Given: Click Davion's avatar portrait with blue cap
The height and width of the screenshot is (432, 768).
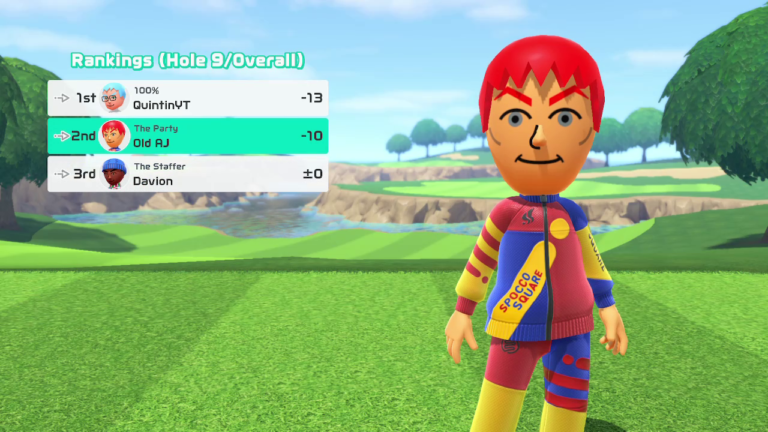Looking at the screenshot, I should [x=114, y=174].
